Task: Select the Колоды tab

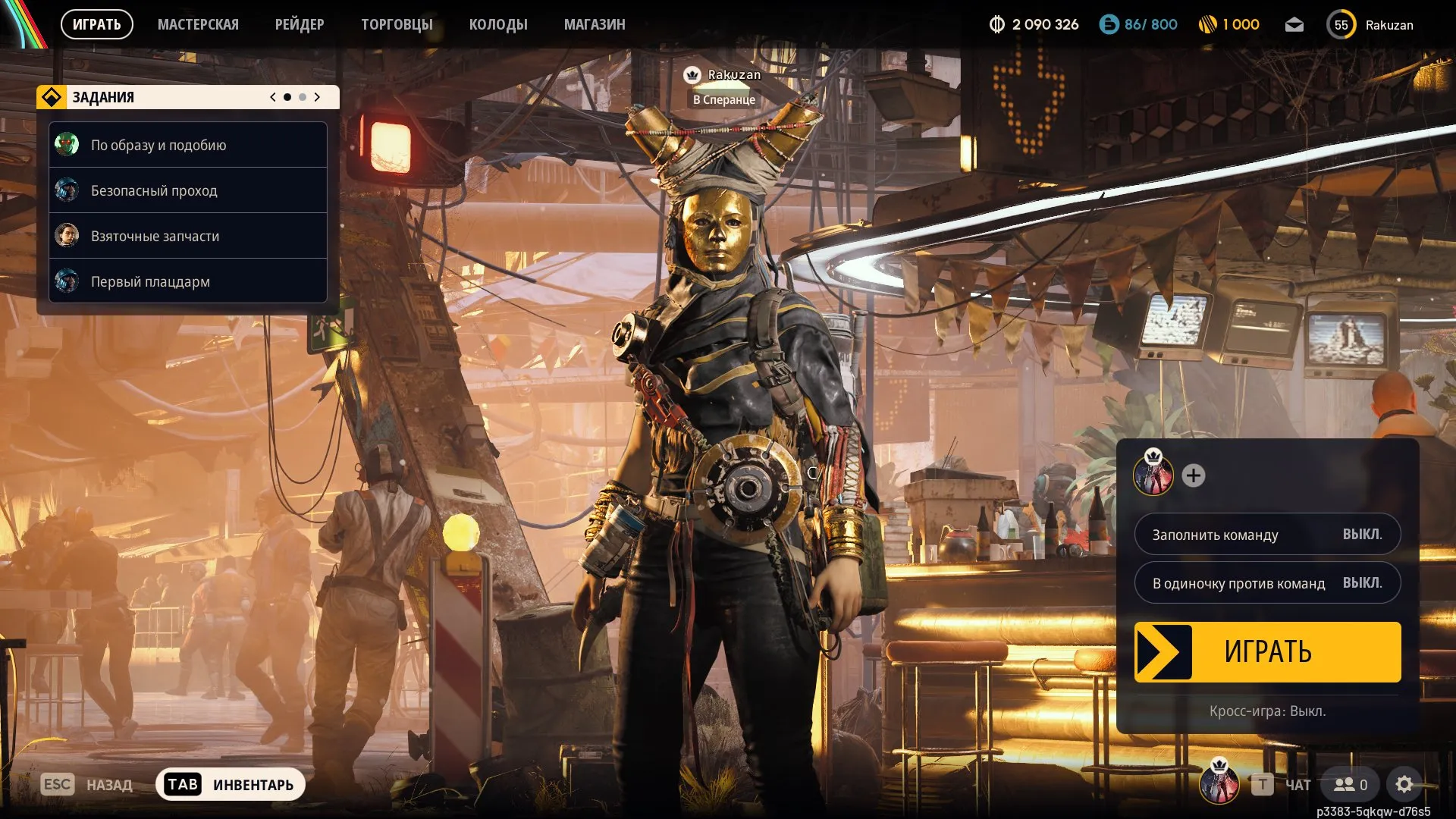Action: pos(498,24)
